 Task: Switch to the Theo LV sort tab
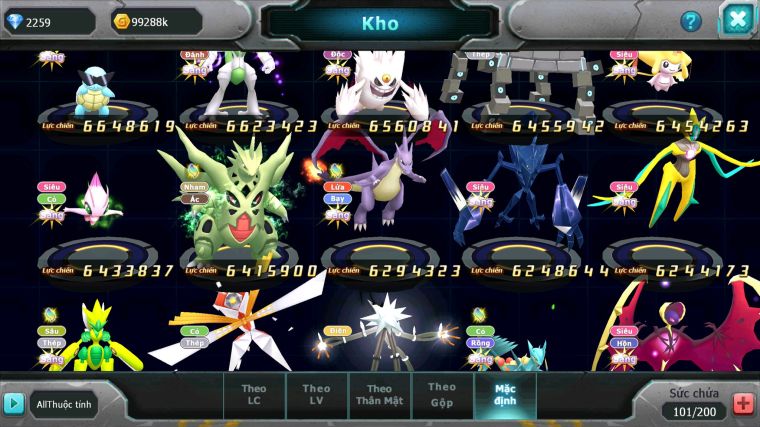[x=316, y=395]
